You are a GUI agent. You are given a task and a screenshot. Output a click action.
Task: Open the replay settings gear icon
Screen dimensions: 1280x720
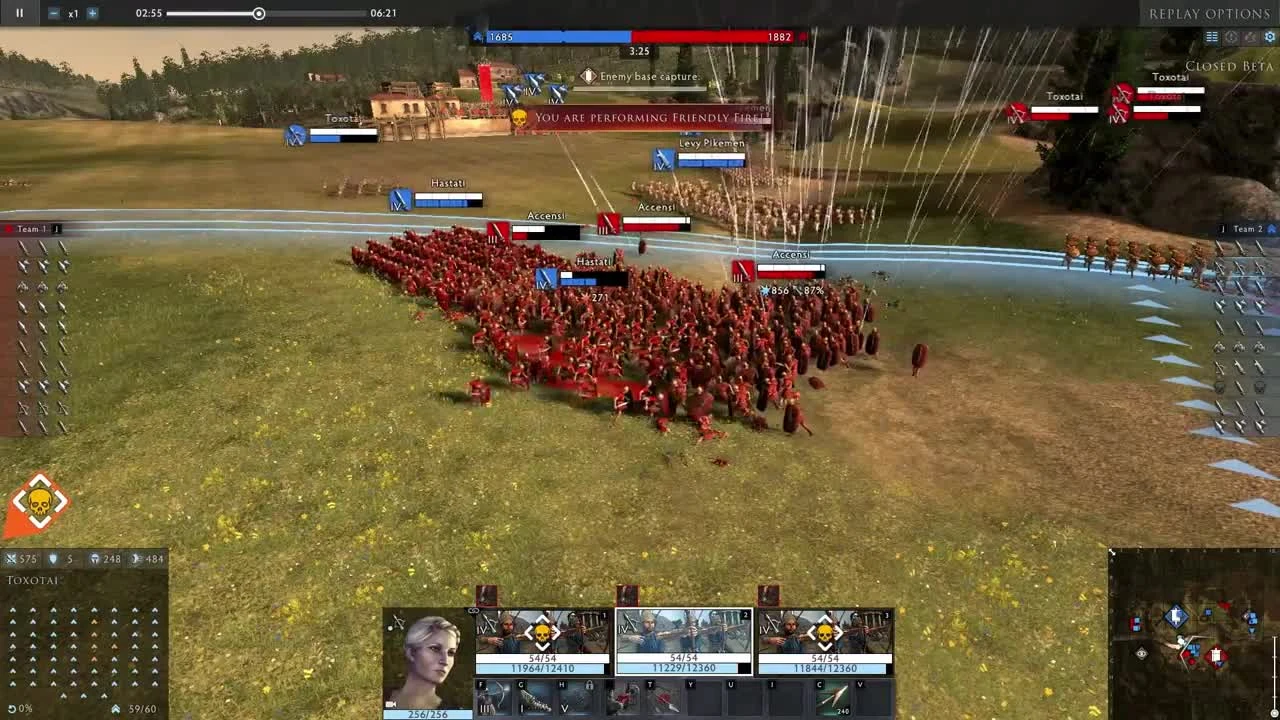[1270, 36]
